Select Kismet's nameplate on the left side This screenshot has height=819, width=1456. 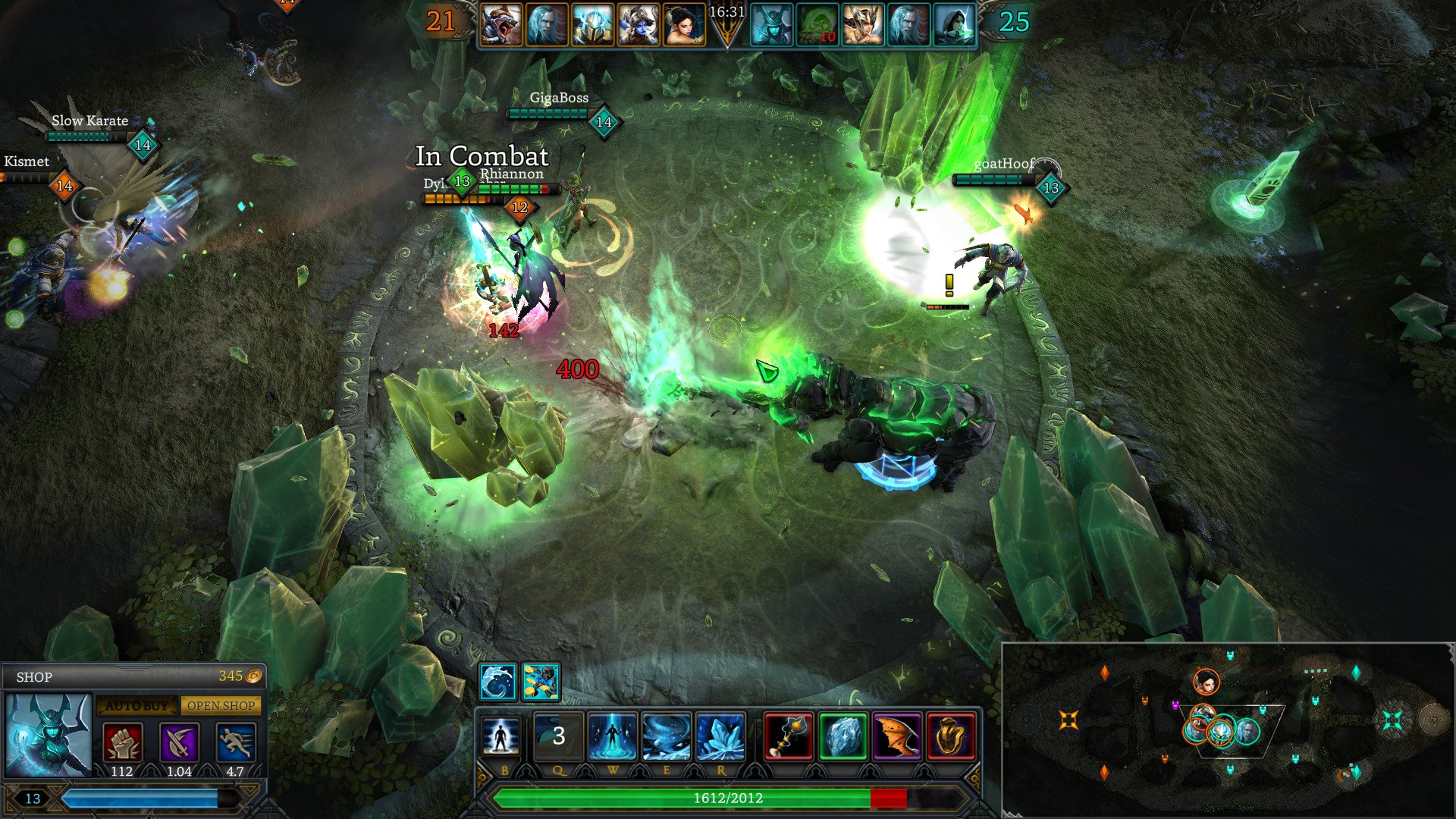tap(25, 162)
